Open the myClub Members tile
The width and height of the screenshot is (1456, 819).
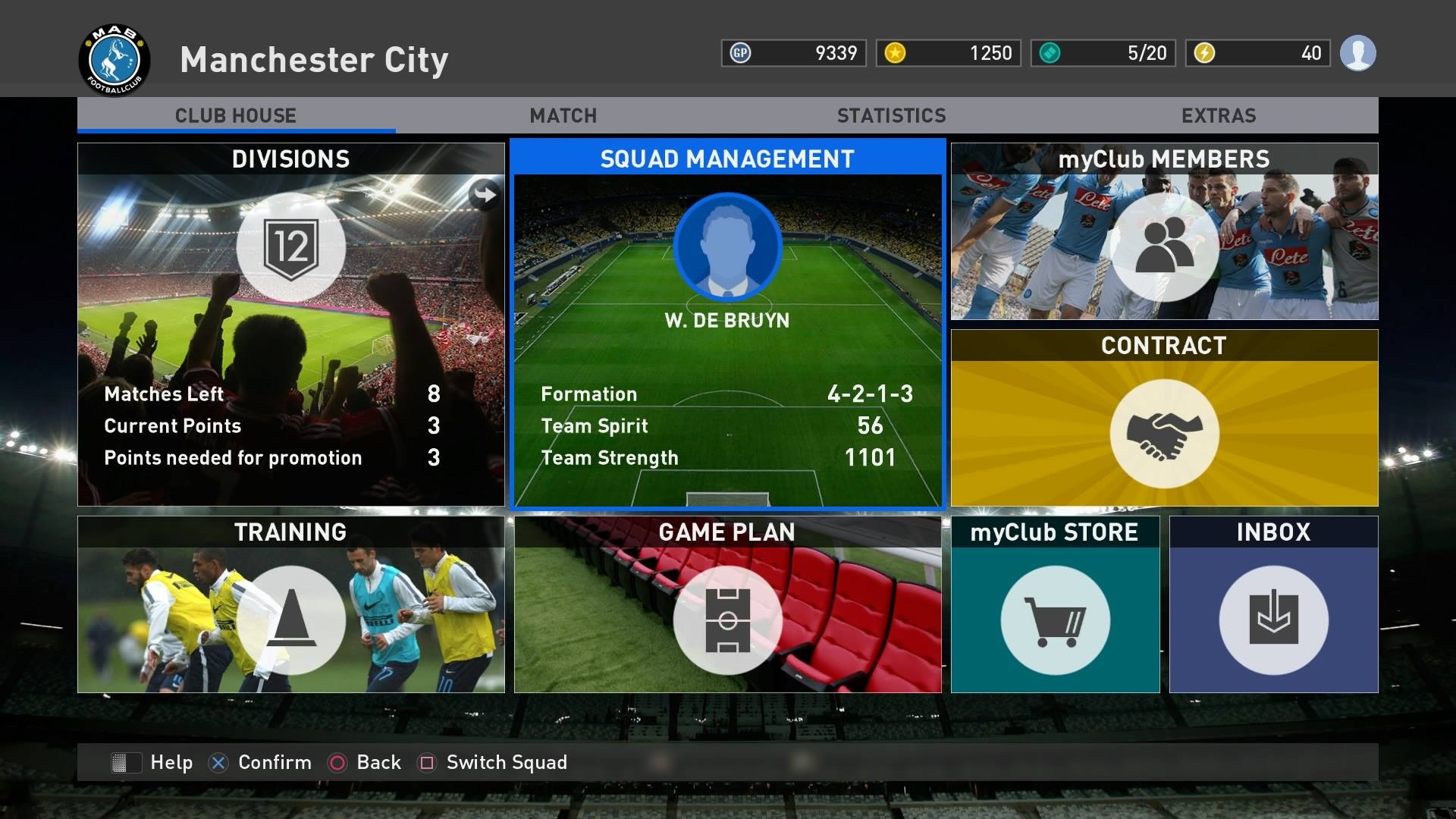pos(1164,231)
